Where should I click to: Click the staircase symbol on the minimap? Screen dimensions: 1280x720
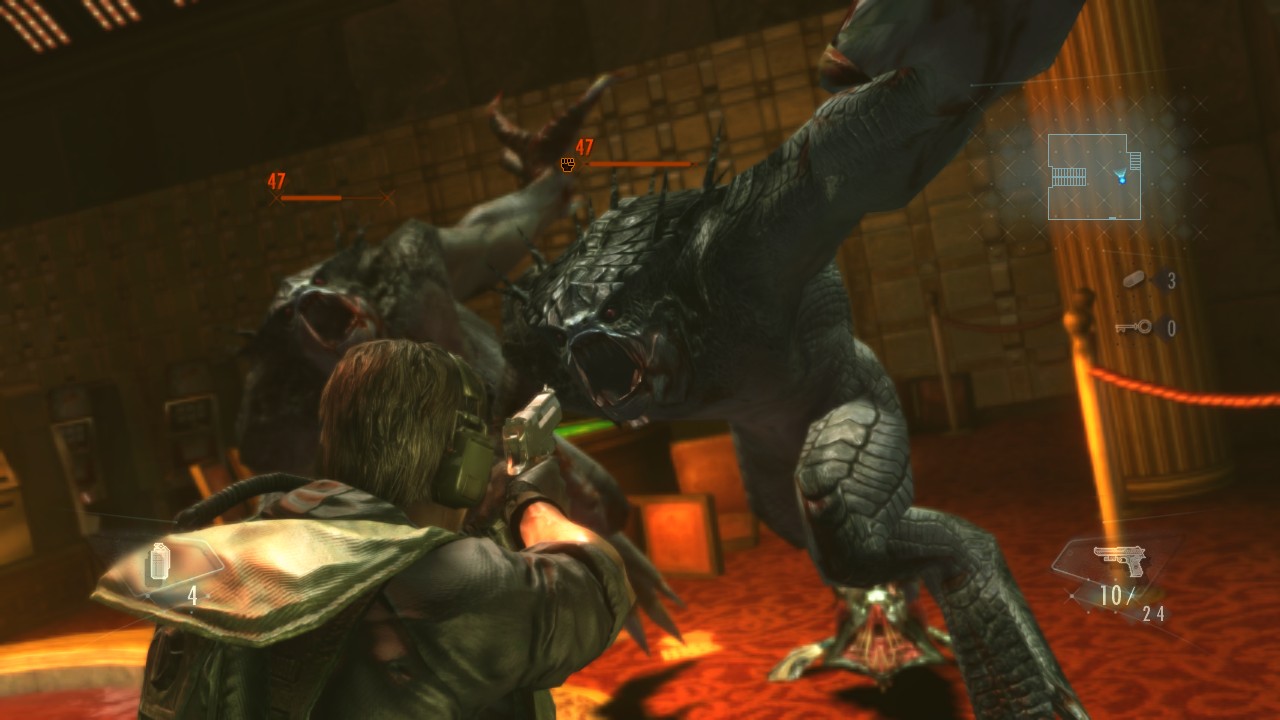[1070, 177]
